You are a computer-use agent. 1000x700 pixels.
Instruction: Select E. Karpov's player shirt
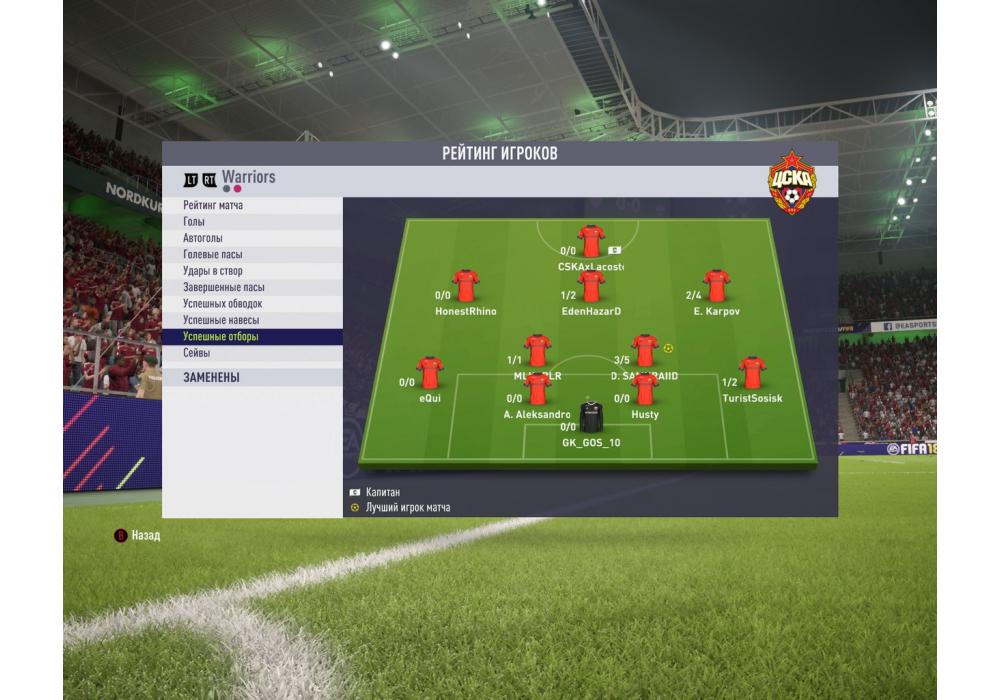716,285
